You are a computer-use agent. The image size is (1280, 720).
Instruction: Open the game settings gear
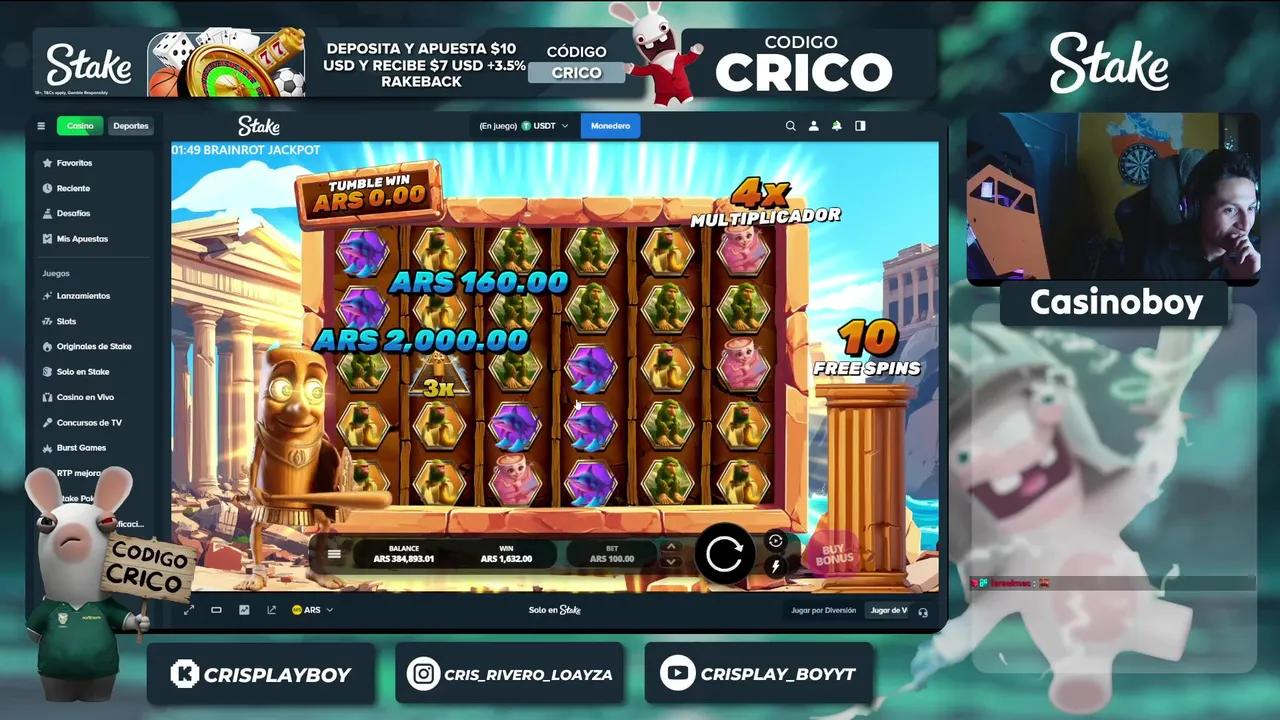pyautogui.click(x=776, y=540)
